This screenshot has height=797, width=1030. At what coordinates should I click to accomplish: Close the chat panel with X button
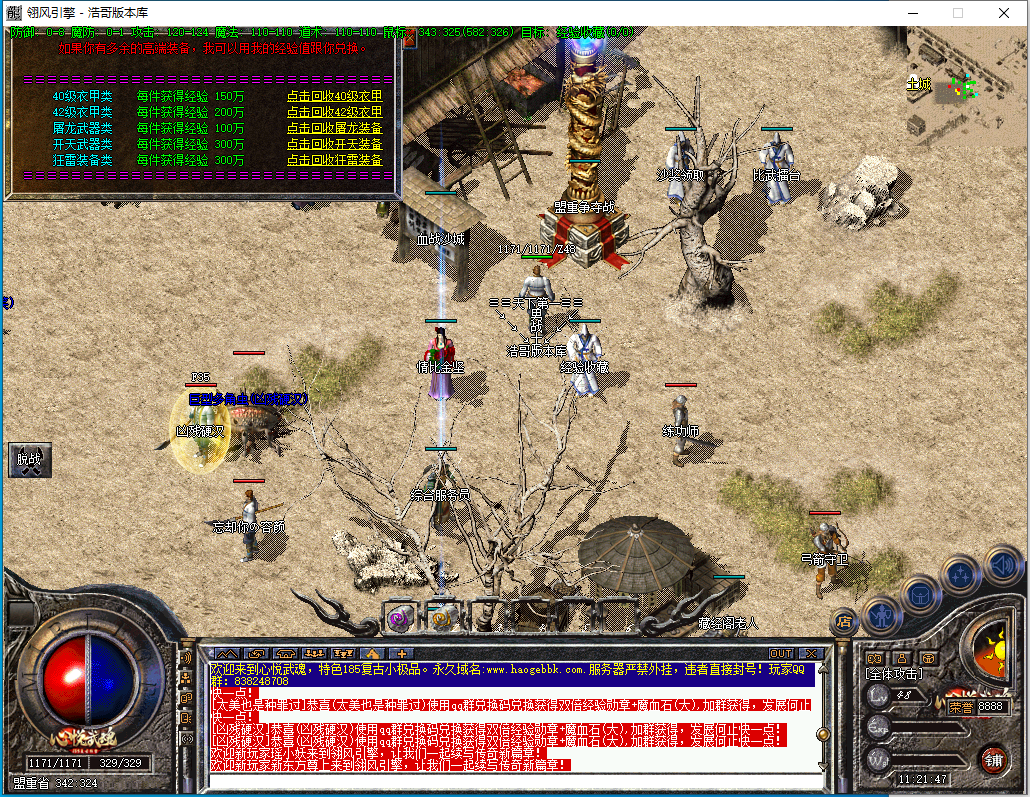(809, 654)
